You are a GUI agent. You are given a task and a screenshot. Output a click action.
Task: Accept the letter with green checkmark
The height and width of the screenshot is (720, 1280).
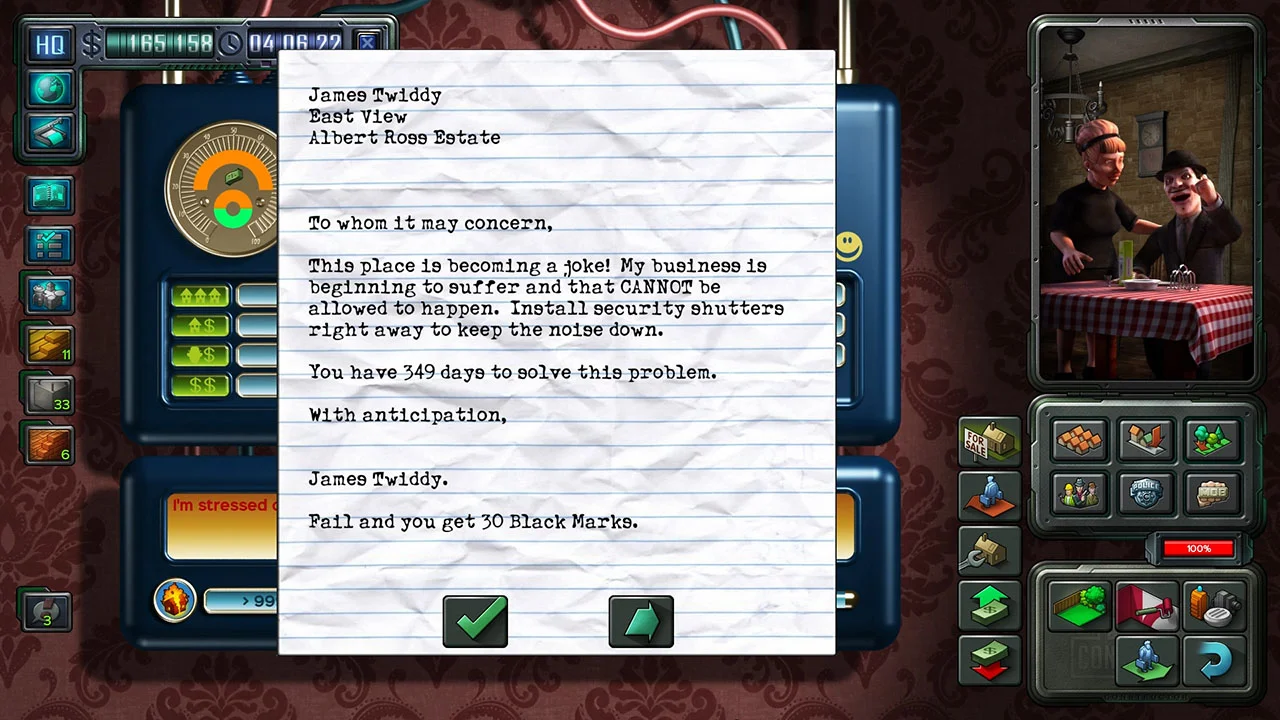pos(475,620)
